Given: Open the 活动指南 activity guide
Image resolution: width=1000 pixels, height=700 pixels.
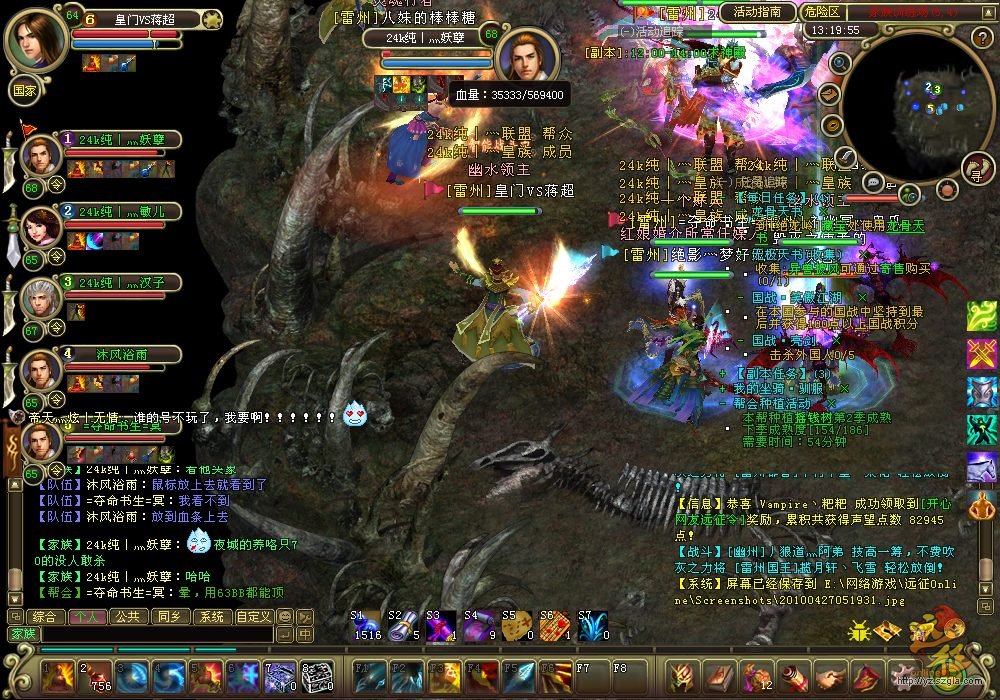Looking at the screenshot, I should pos(757,12).
